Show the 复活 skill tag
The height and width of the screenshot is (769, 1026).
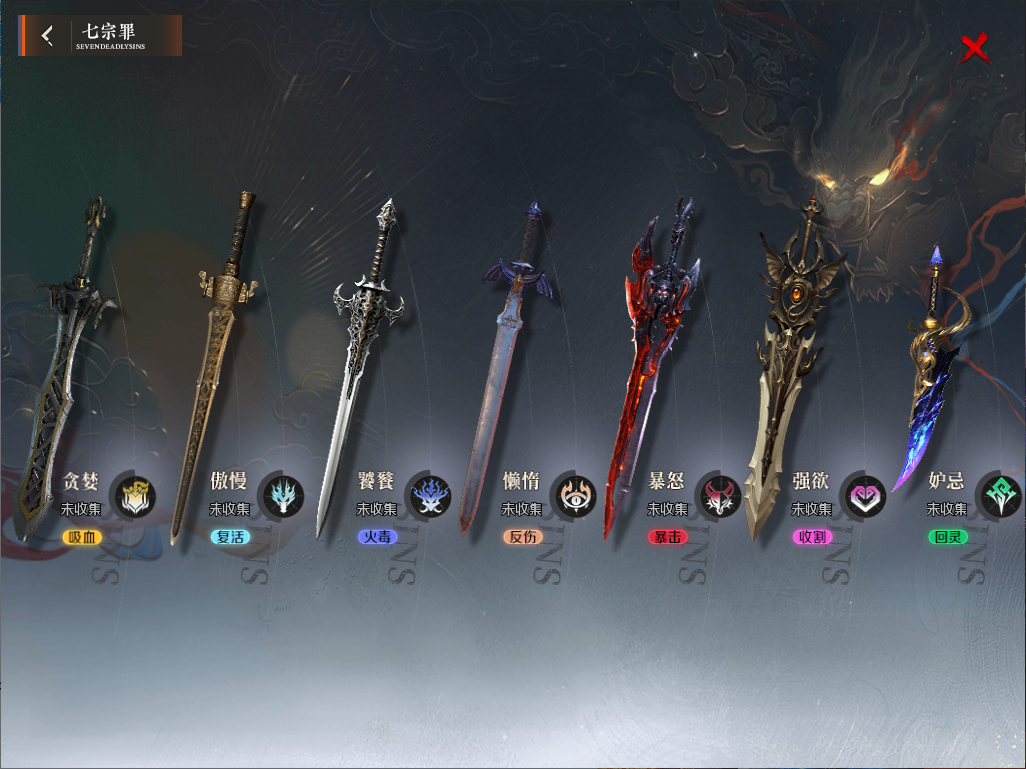(x=230, y=537)
